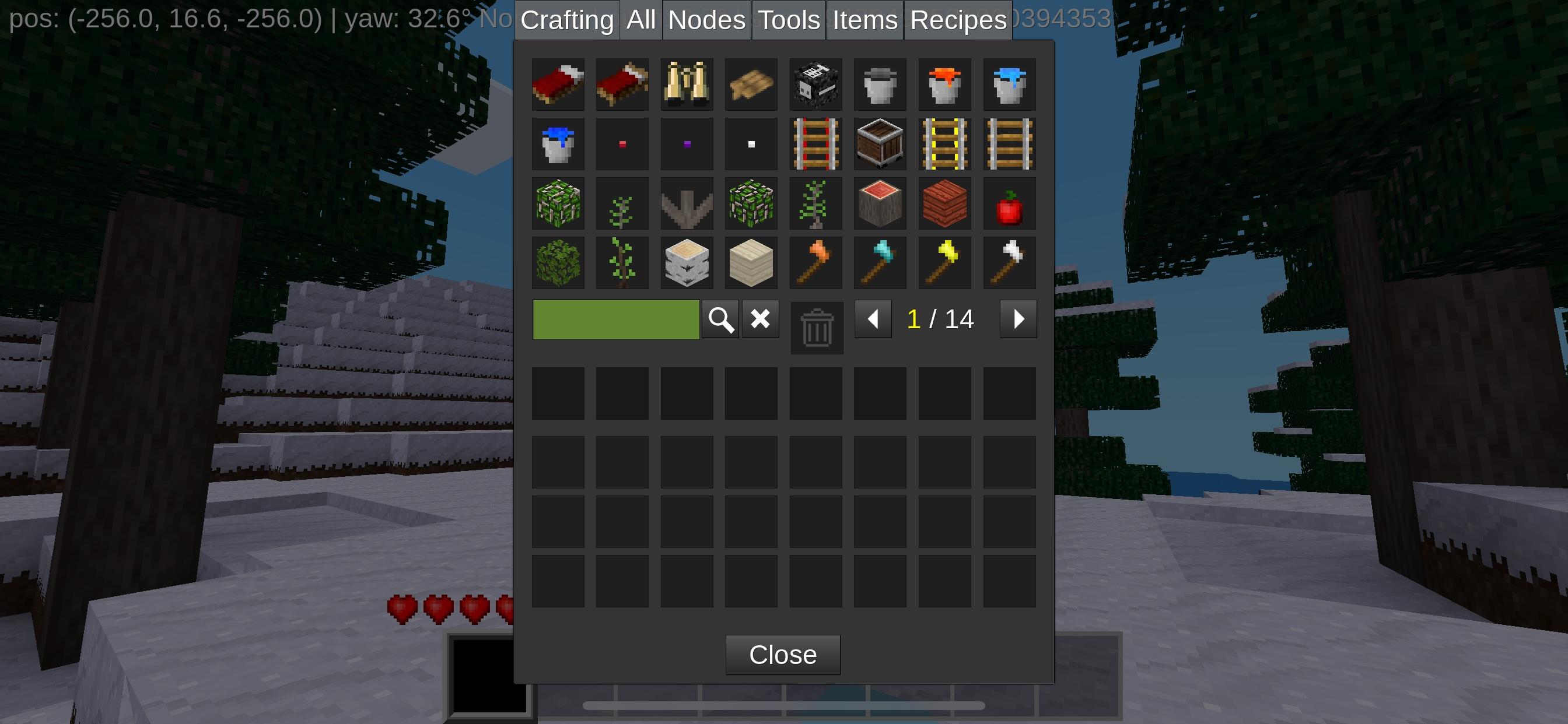Select the steel axe
1568x724 pixels.
1010,262
